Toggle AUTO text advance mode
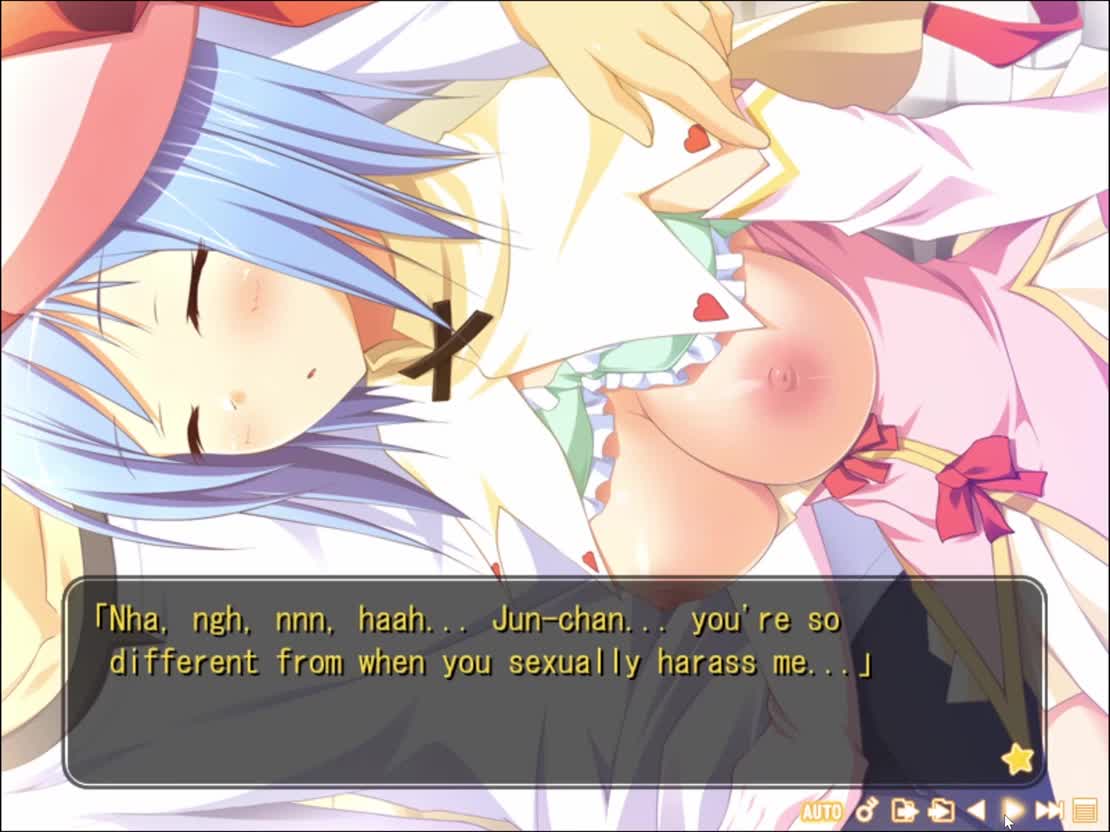The width and height of the screenshot is (1110, 832). click(x=821, y=811)
